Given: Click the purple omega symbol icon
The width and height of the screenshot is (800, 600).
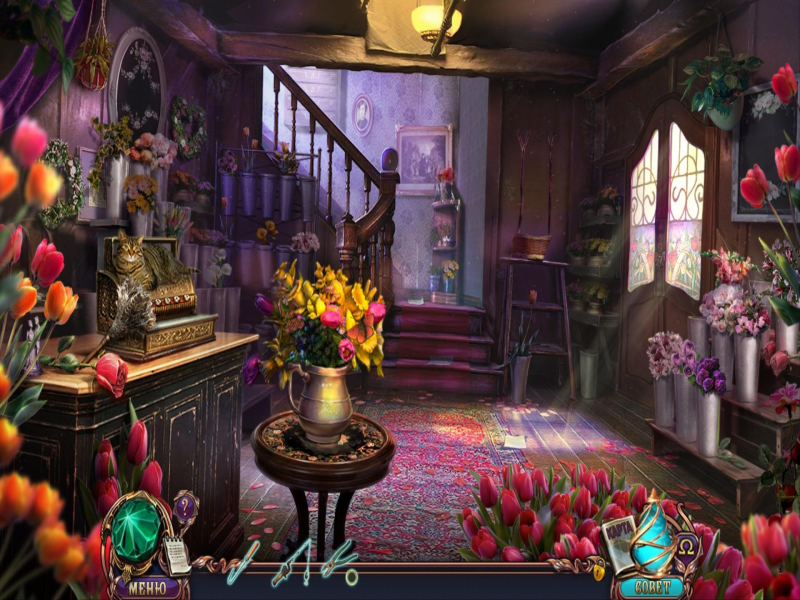Looking at the screenshot, I should coord(687,549).
